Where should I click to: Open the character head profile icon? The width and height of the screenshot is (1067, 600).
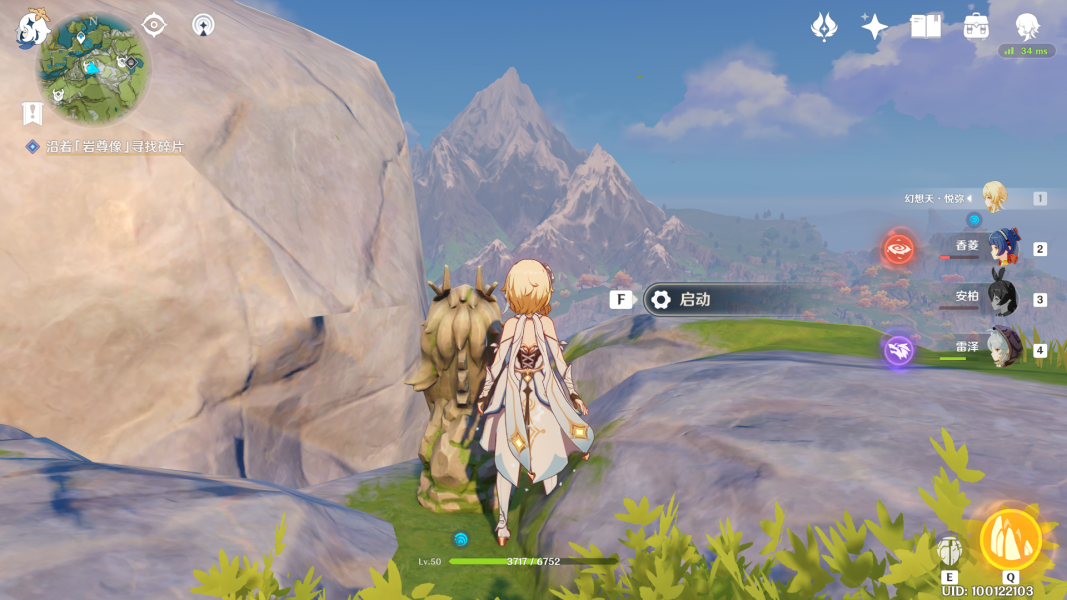pyautogui.click(x=1027, y=27)
